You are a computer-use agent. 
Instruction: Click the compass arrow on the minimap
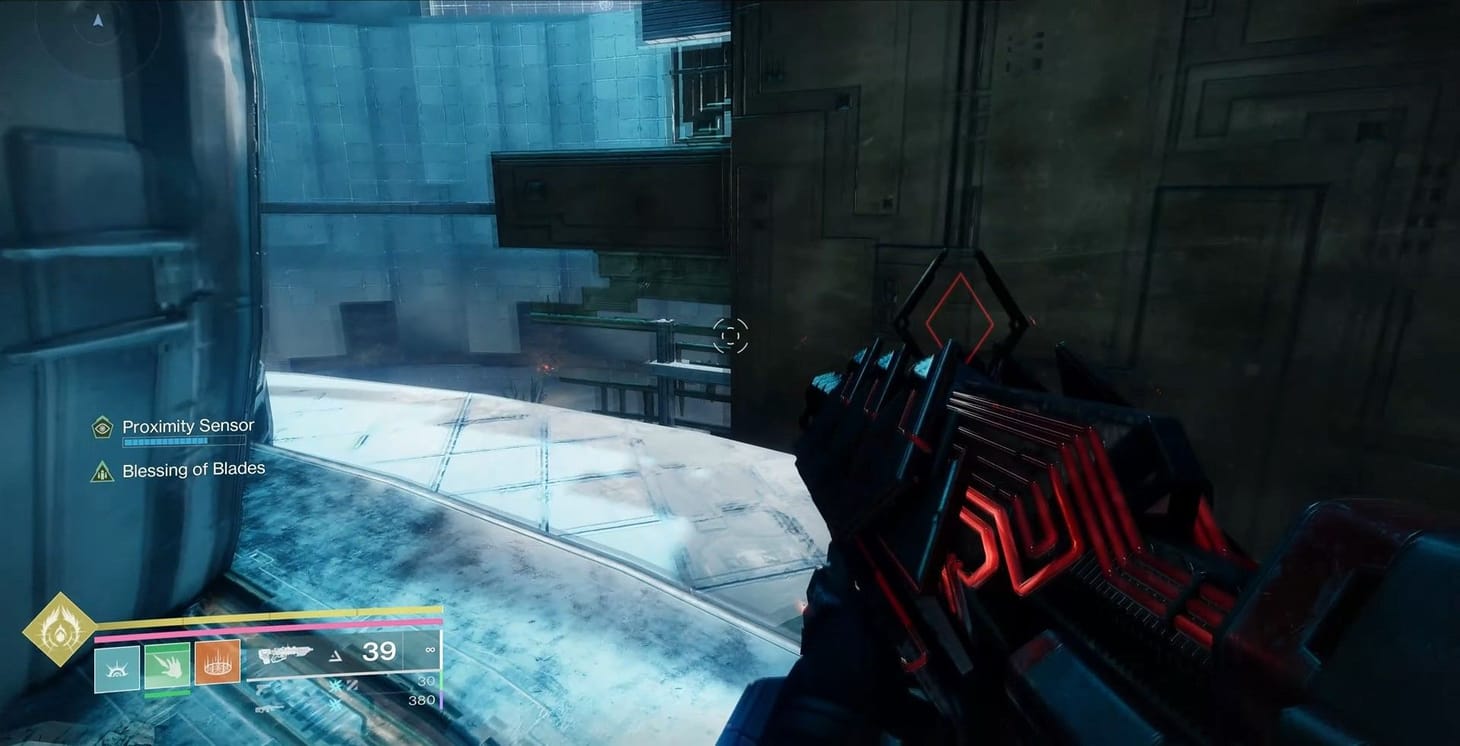[97, 18]
